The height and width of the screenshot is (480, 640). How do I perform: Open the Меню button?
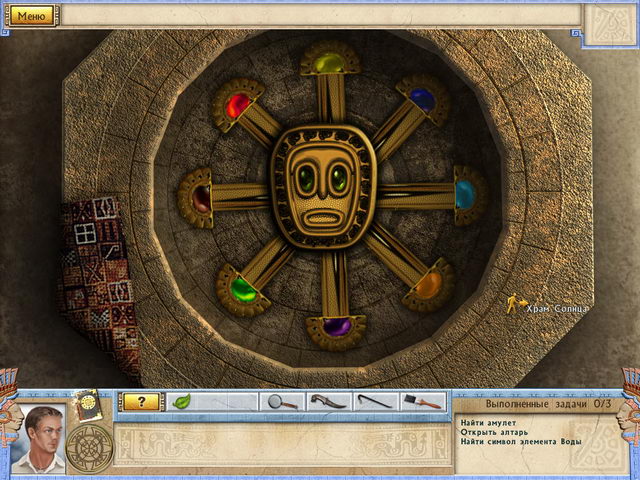click(x=31, y=15)
